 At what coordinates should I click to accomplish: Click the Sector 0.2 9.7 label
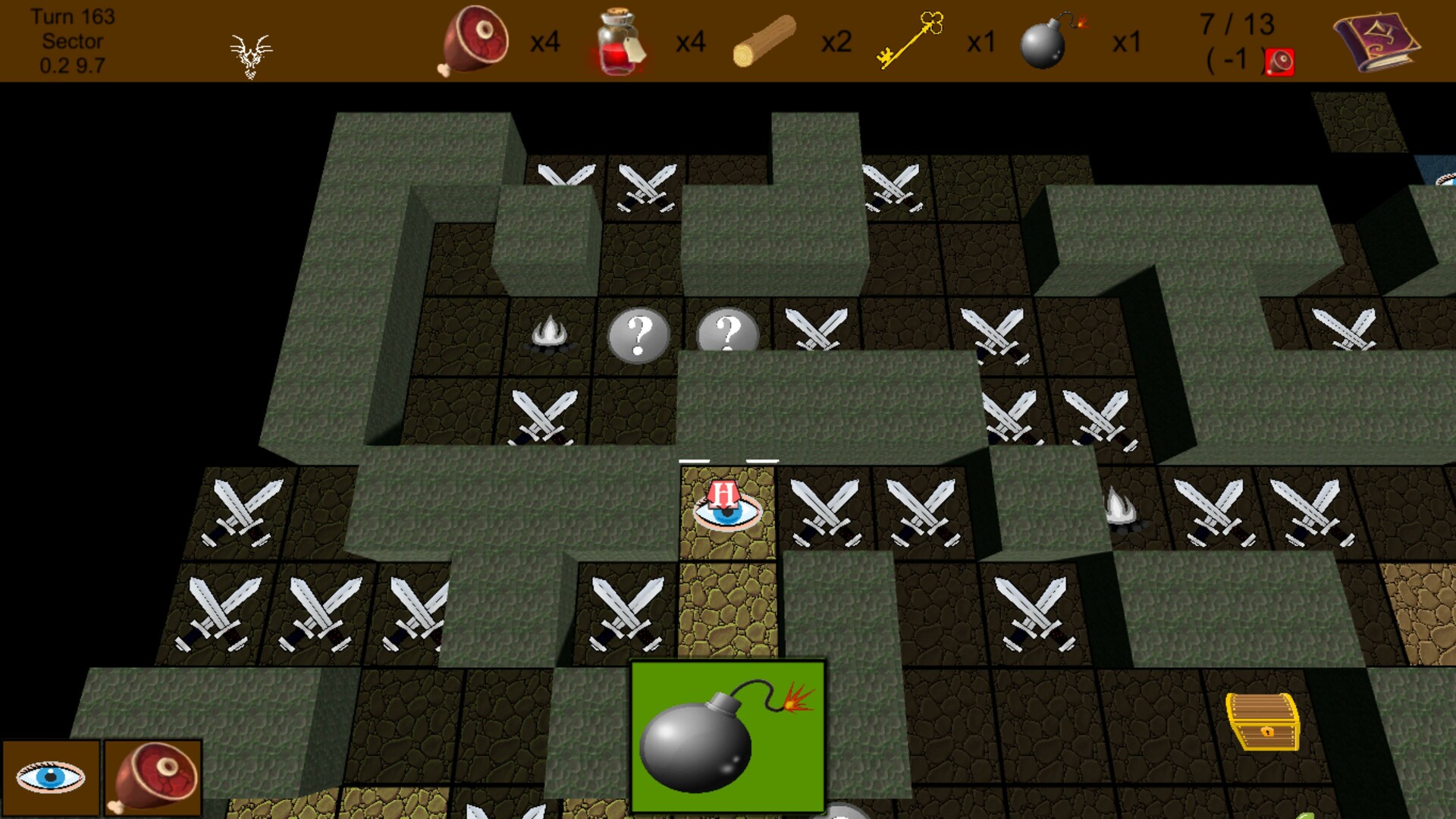72,53
